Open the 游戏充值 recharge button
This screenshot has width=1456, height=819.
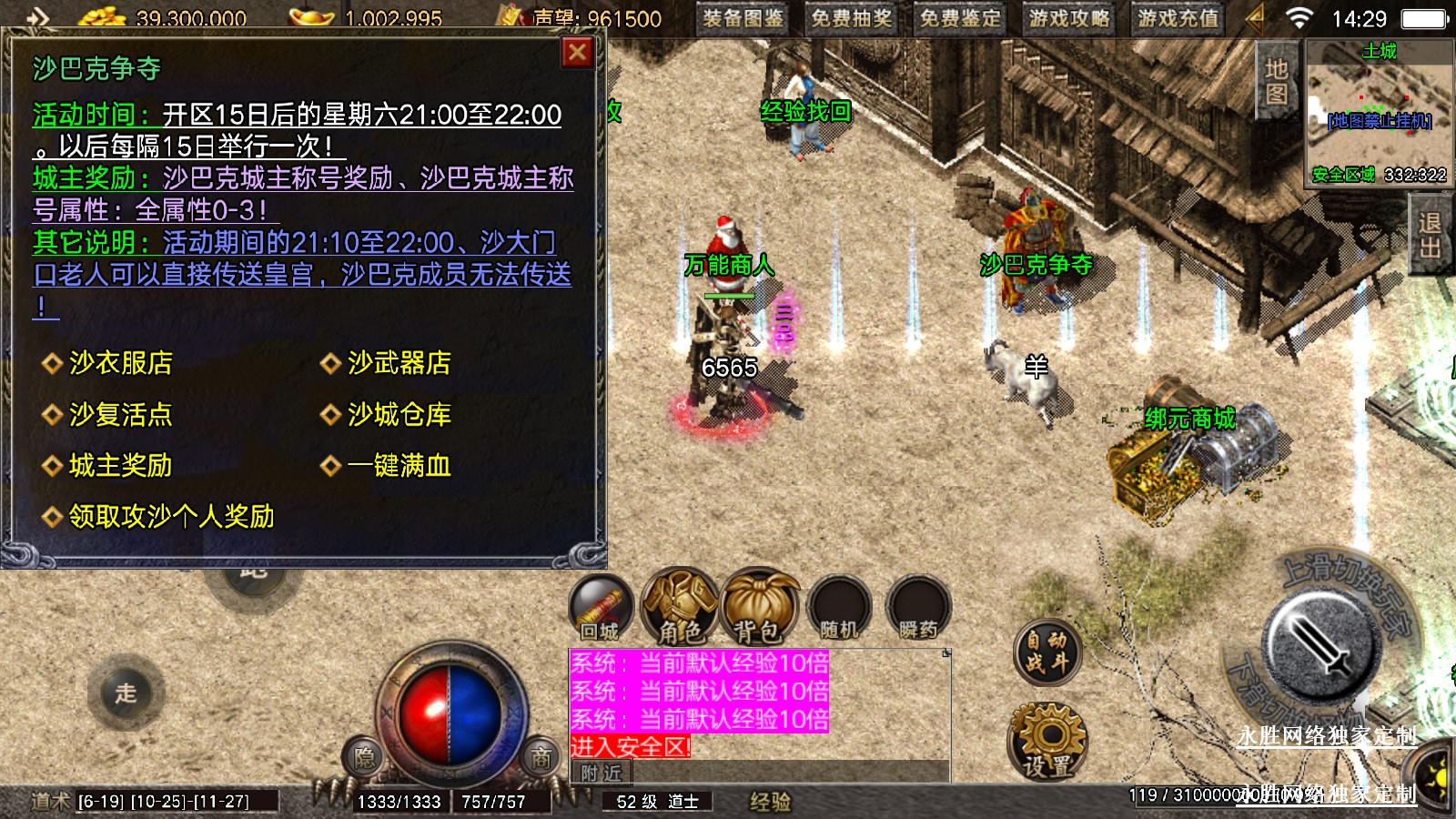[1178, 18]
